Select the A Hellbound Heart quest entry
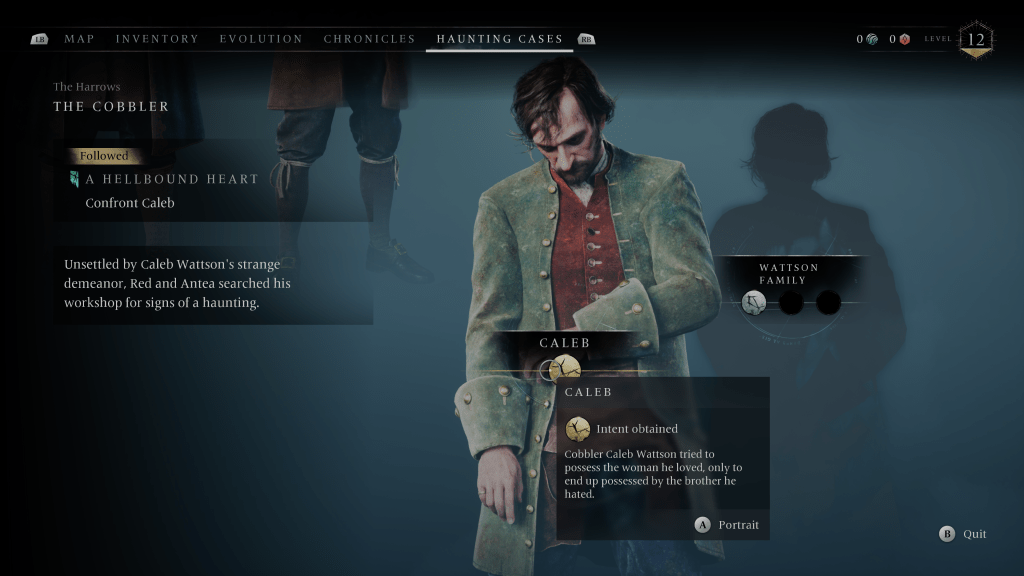This screenshot has width=1024, height=576. pos(172,179)
